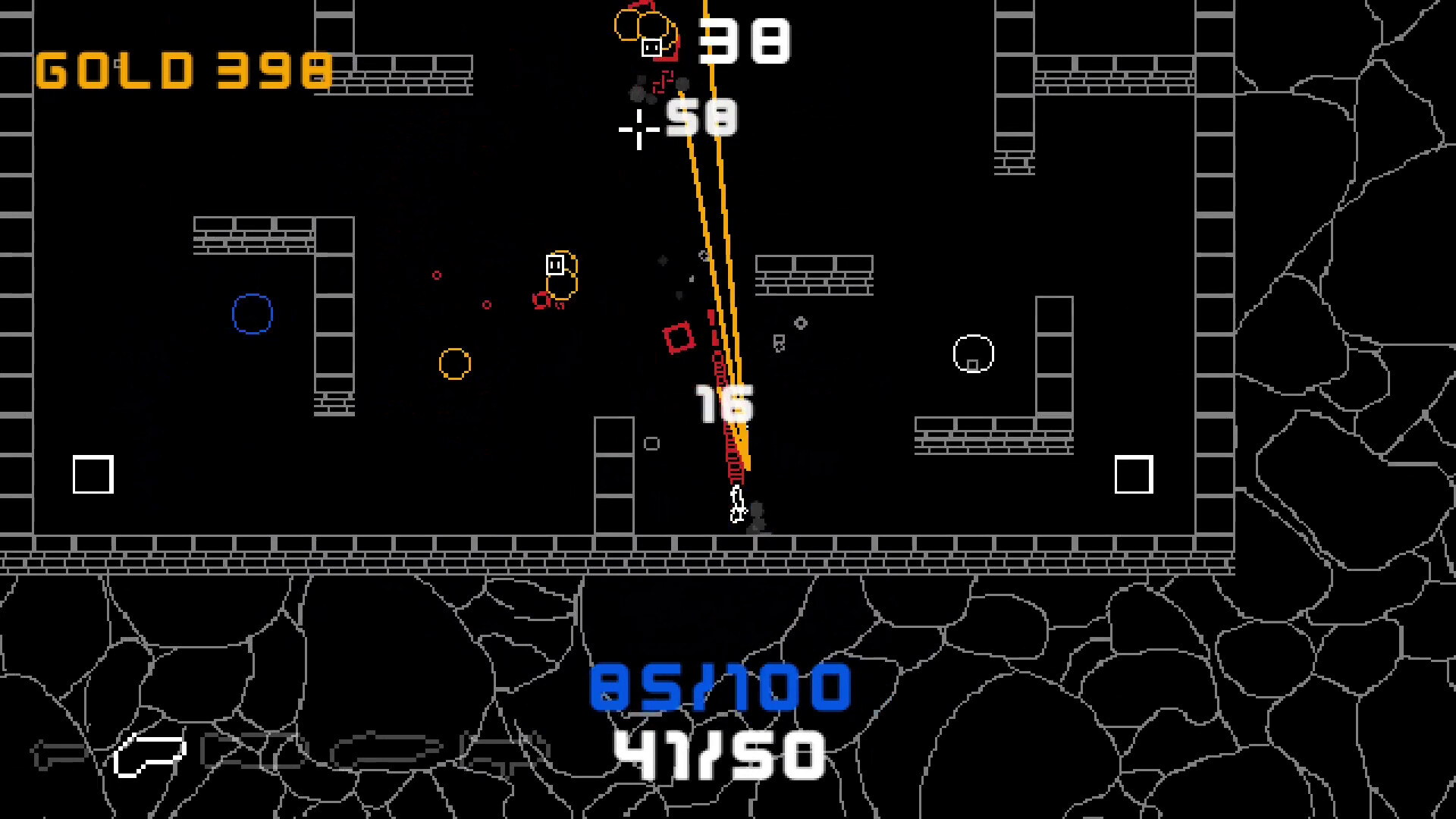Click the white pistol pickup at bottom left
This screenshot has width=1456, height=819.
point(149,753)
